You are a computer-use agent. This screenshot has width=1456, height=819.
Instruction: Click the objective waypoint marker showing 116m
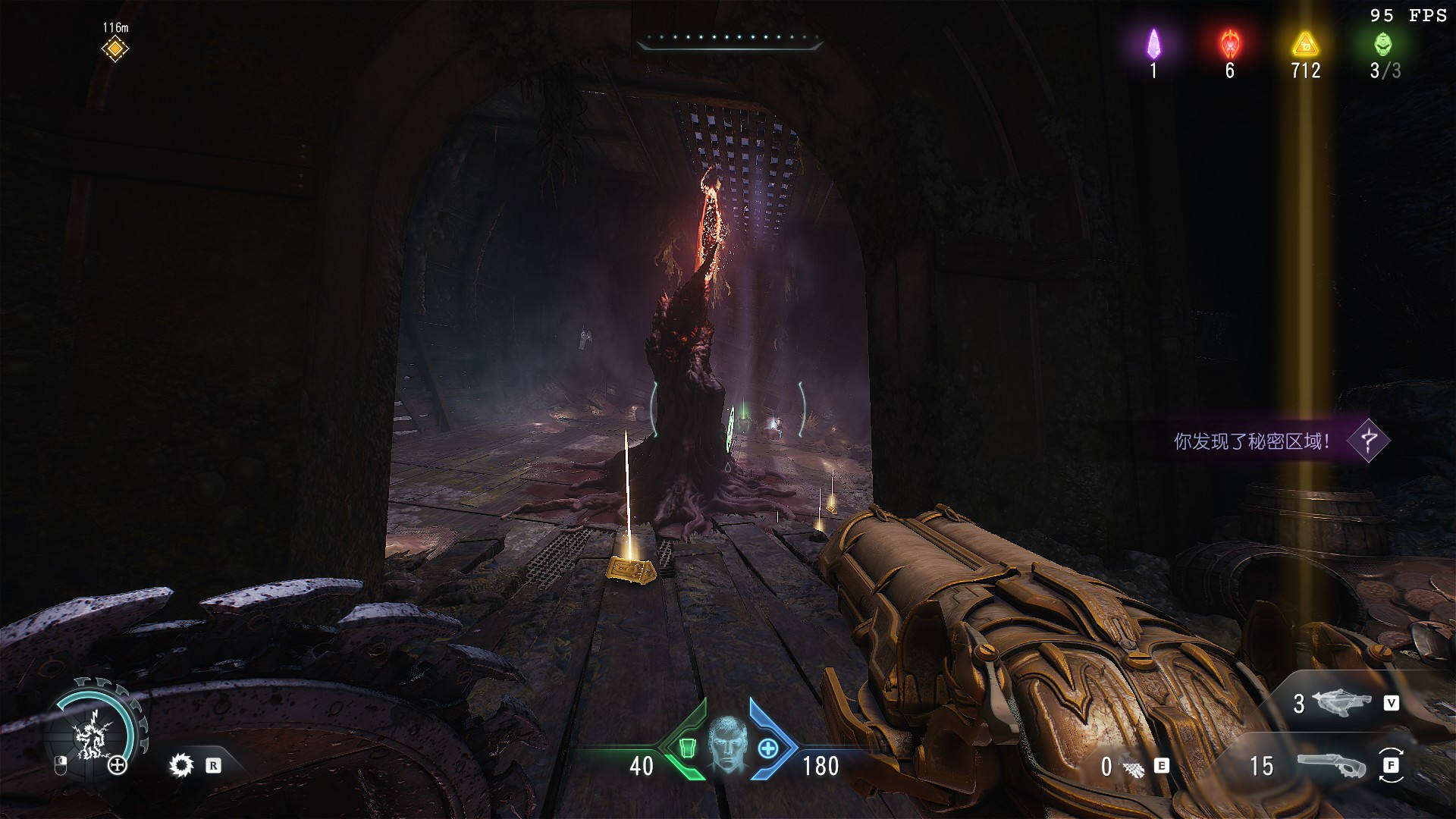click(x=115, y=49)
